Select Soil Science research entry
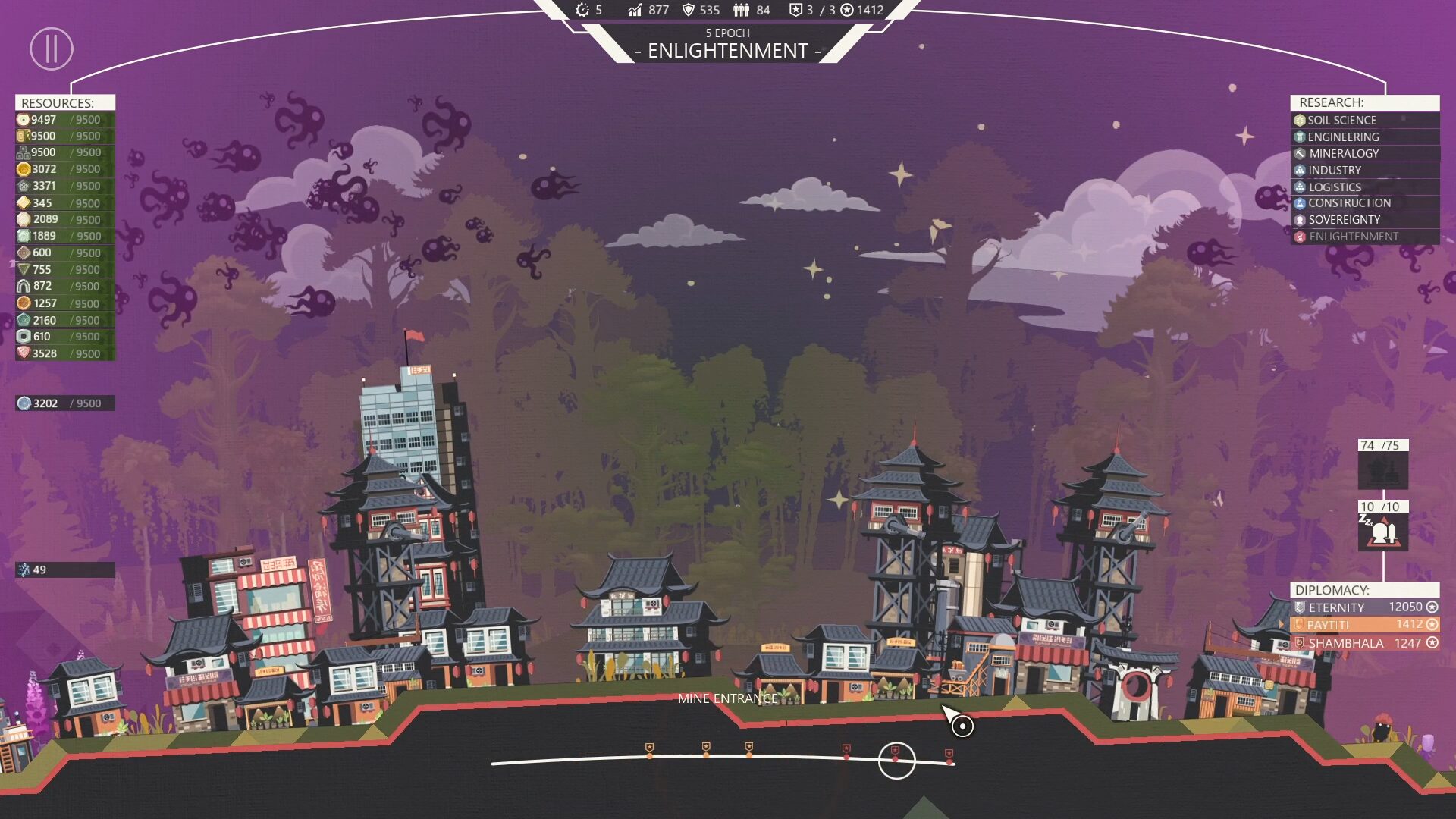Image resolution: width=1456 pixels, height=819 pixels. 1341,120
